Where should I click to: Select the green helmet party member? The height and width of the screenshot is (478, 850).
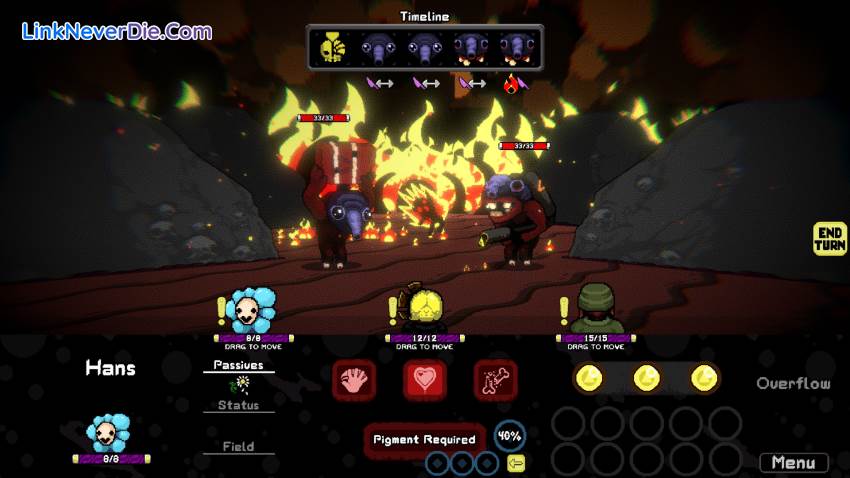(597, 308)
